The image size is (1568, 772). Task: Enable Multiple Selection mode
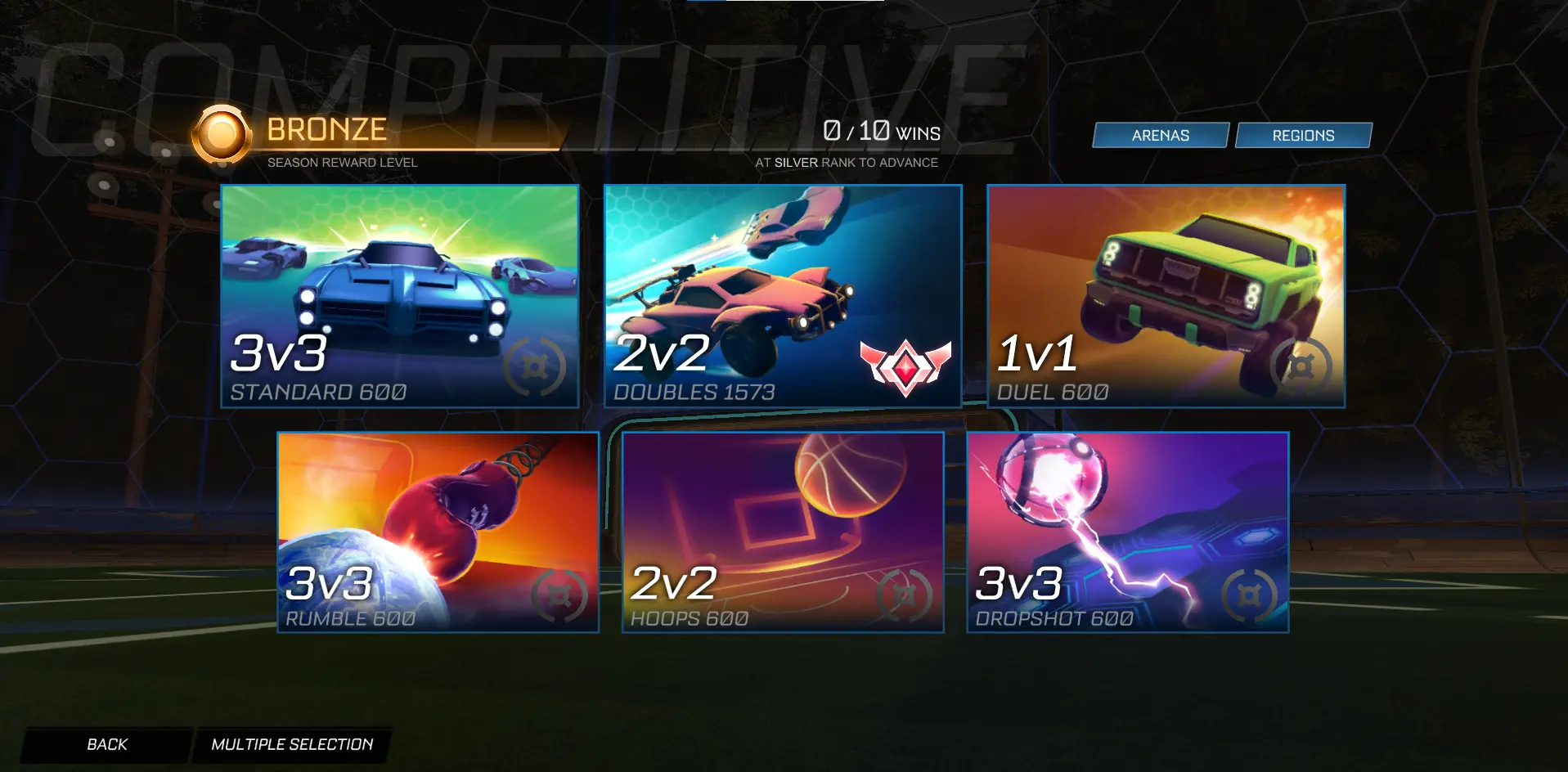click(292, 744)
